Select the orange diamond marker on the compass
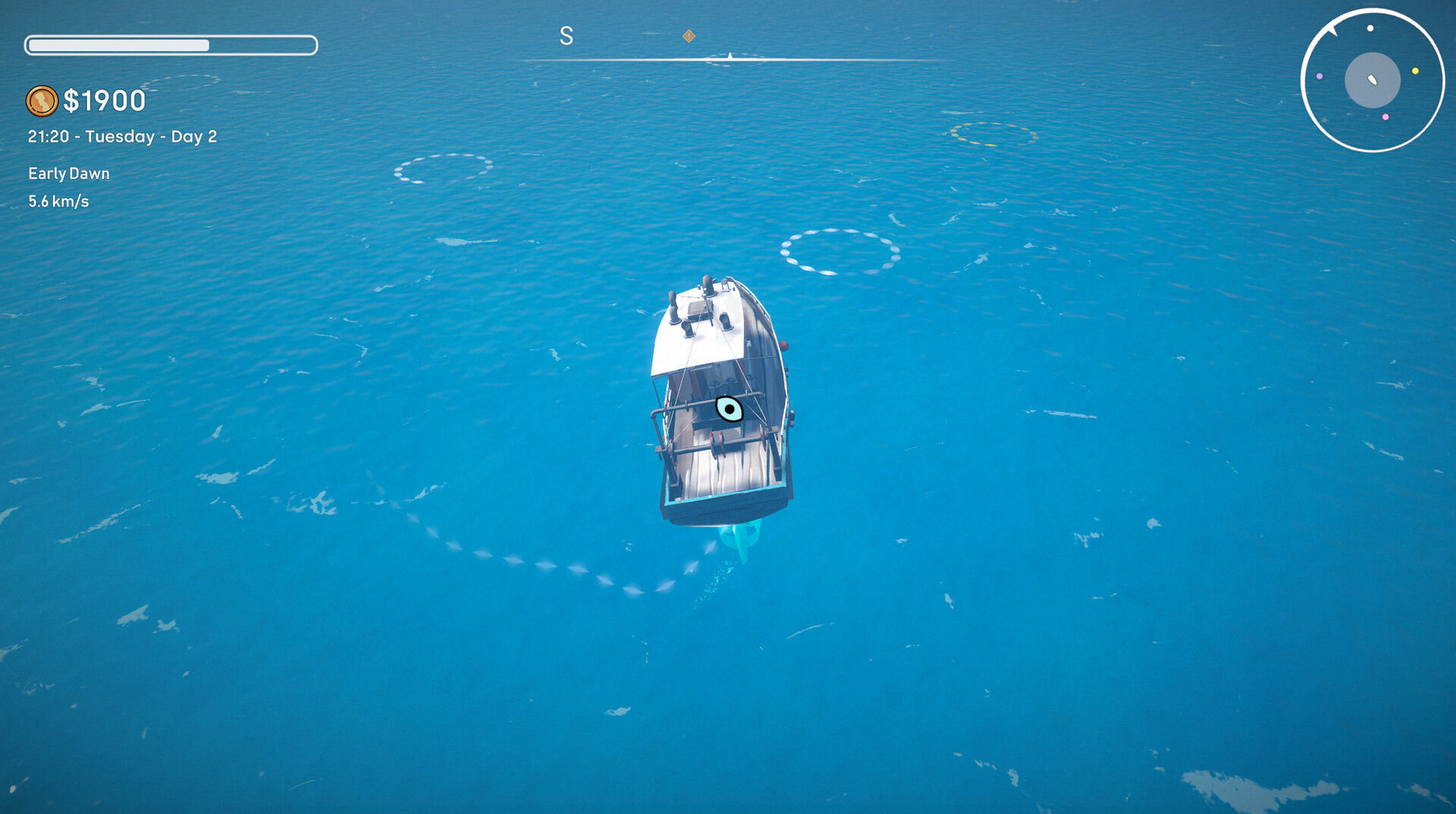 click(689, 35)
